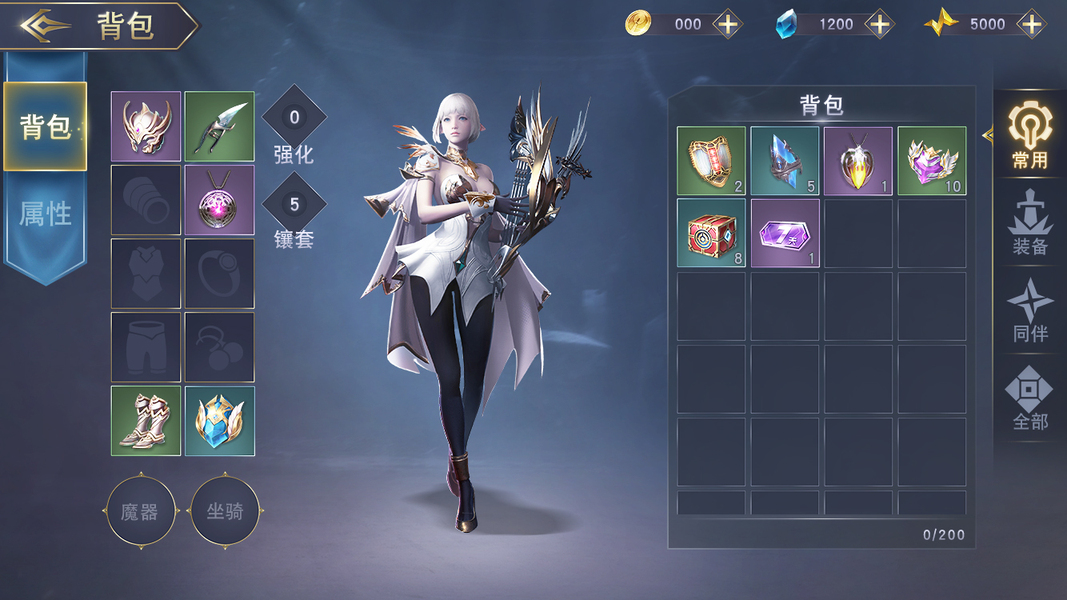
Task: Open the 坐骑 mount menu
Action: click(x=225, y=512)
